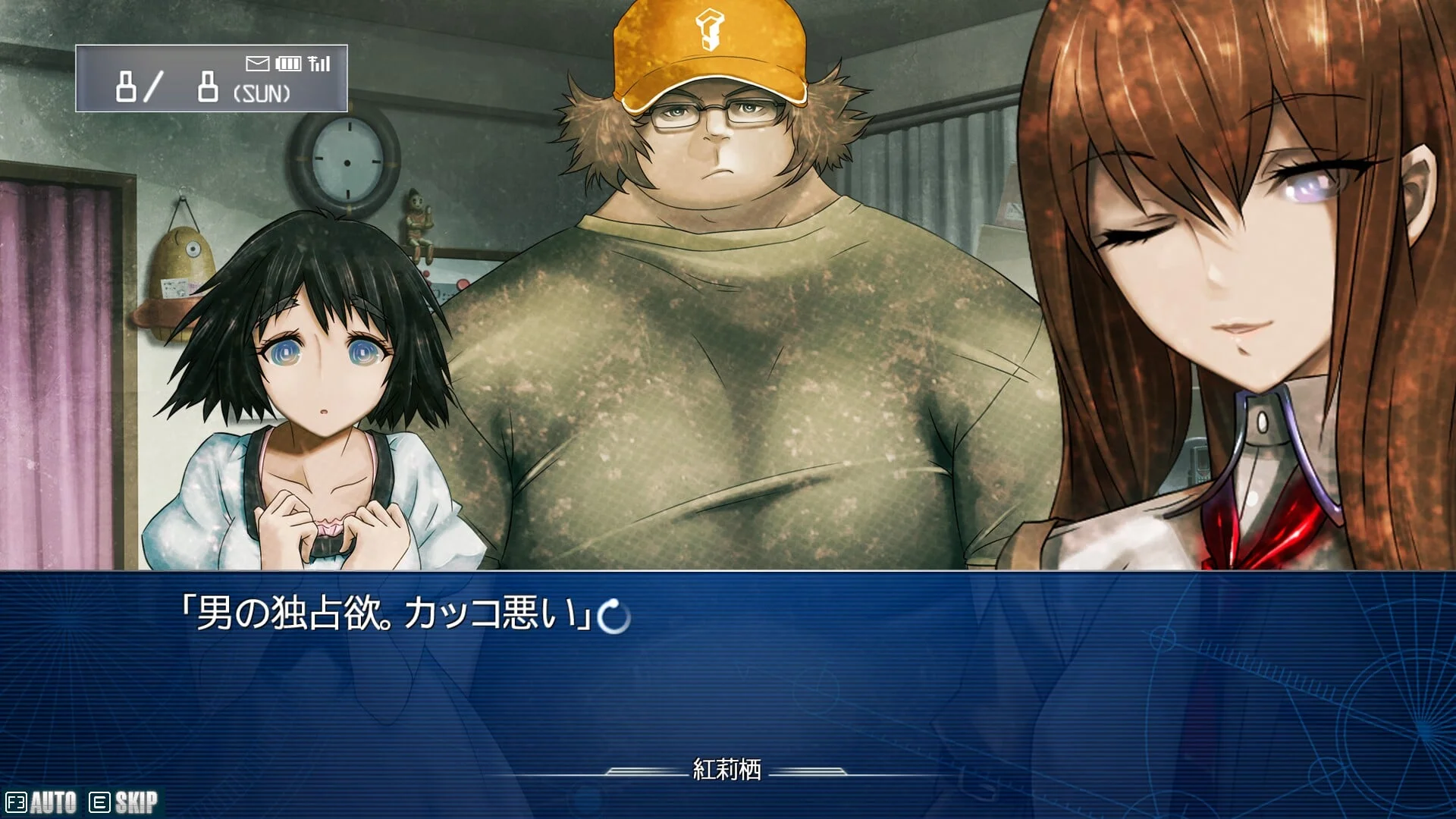
Task: Activate the SKIP dialogue button
Action: 124,802
